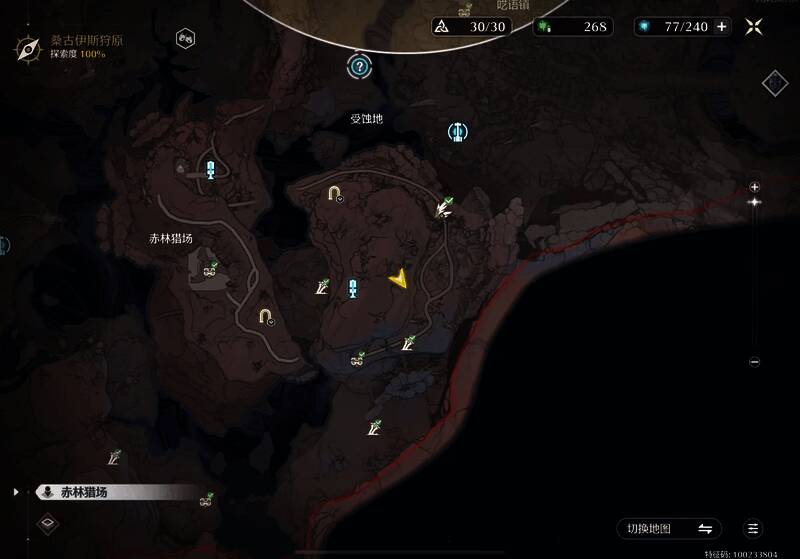800x559 pixels.
Task: Zoom out the map with the minus button
Action: point(755,362)
